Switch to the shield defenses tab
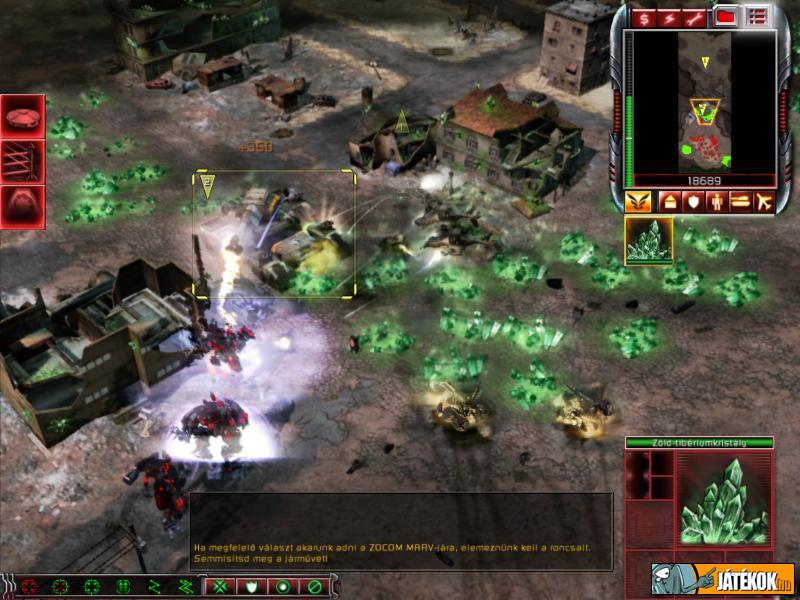This screenshot has height=600, width=800. pyautogui.click(x=691, y=202)
